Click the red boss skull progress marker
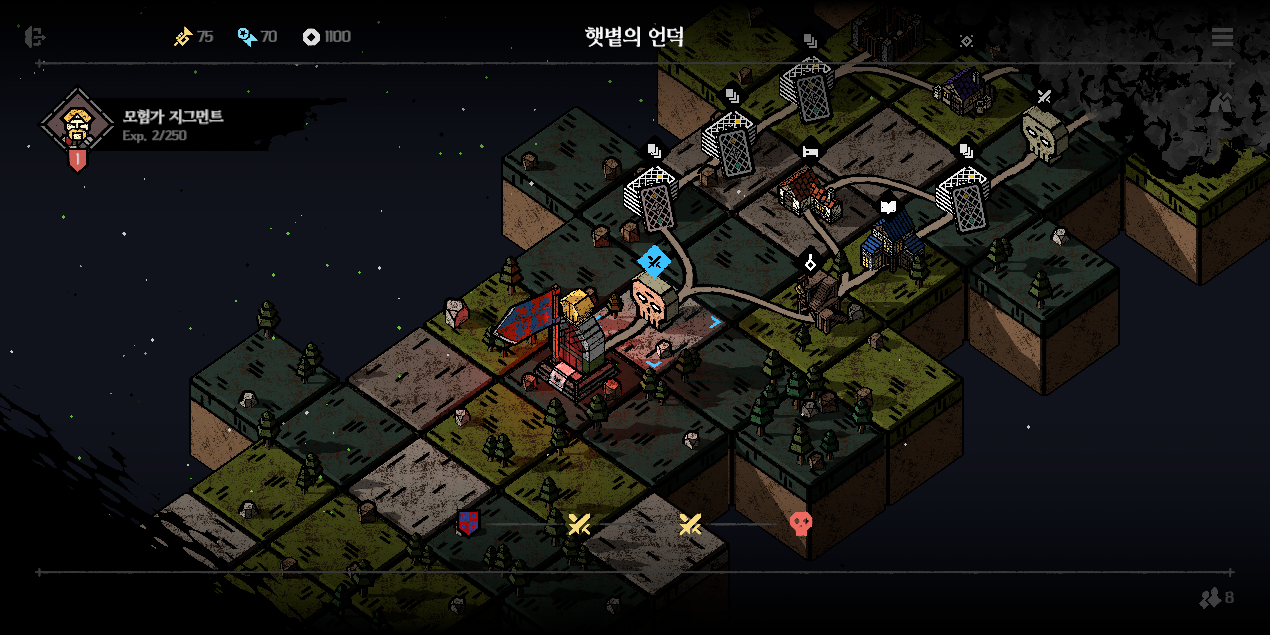 800,523
